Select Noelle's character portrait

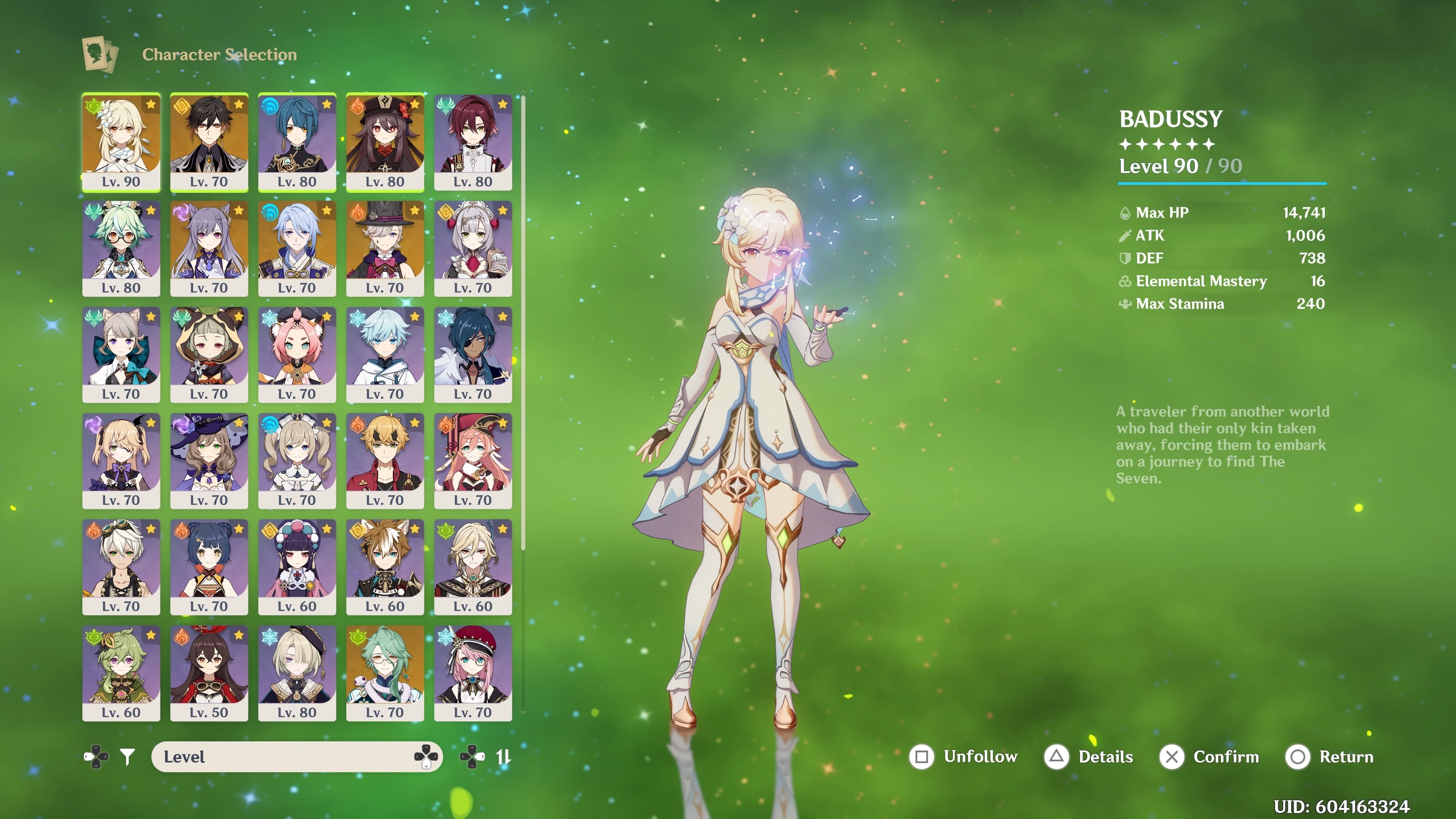click(473, 248)
